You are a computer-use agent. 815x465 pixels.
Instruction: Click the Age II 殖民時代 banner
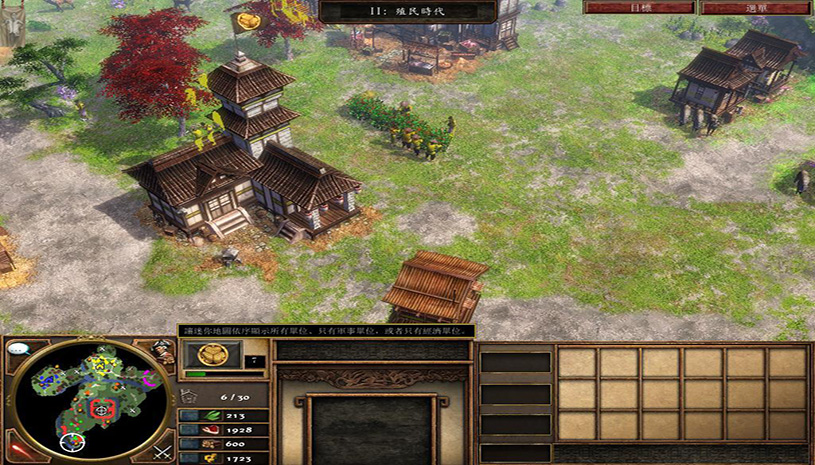pyautogui.click(x=408, y=12)
